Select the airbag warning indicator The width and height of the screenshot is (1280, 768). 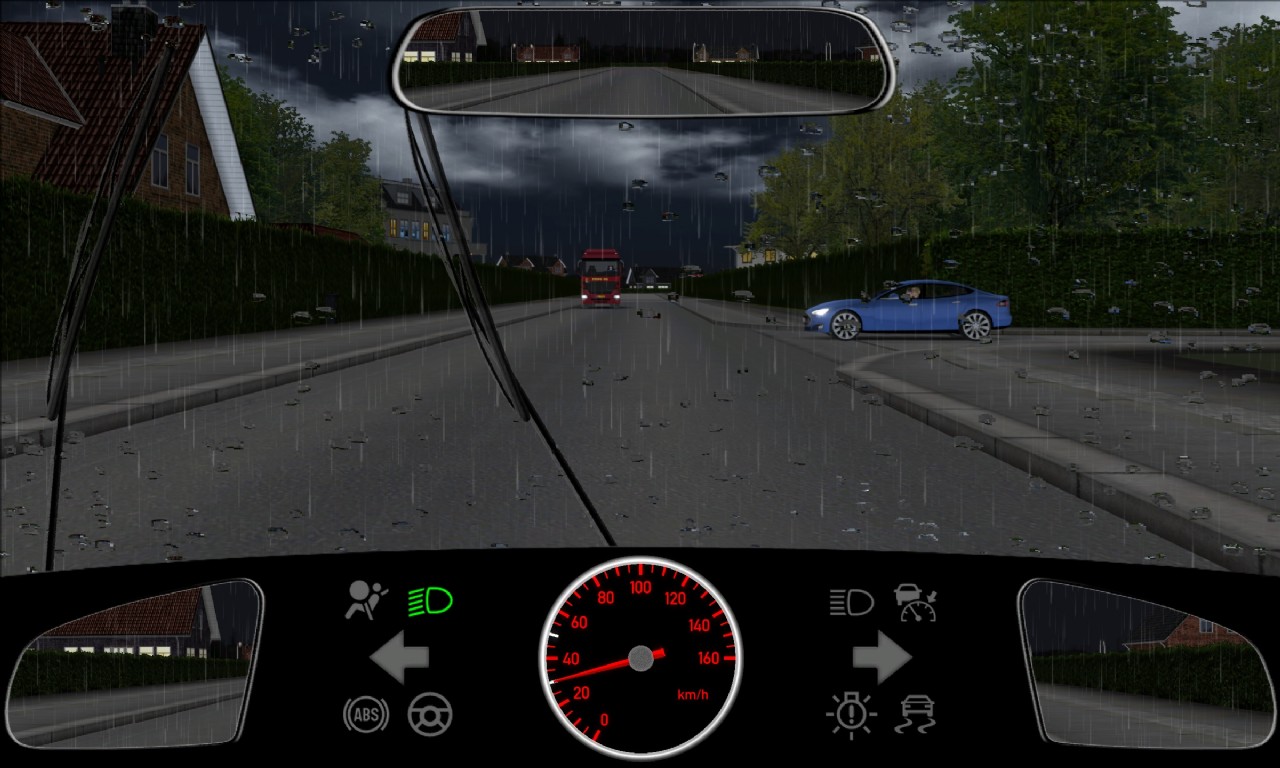click(x=366, y=600)
